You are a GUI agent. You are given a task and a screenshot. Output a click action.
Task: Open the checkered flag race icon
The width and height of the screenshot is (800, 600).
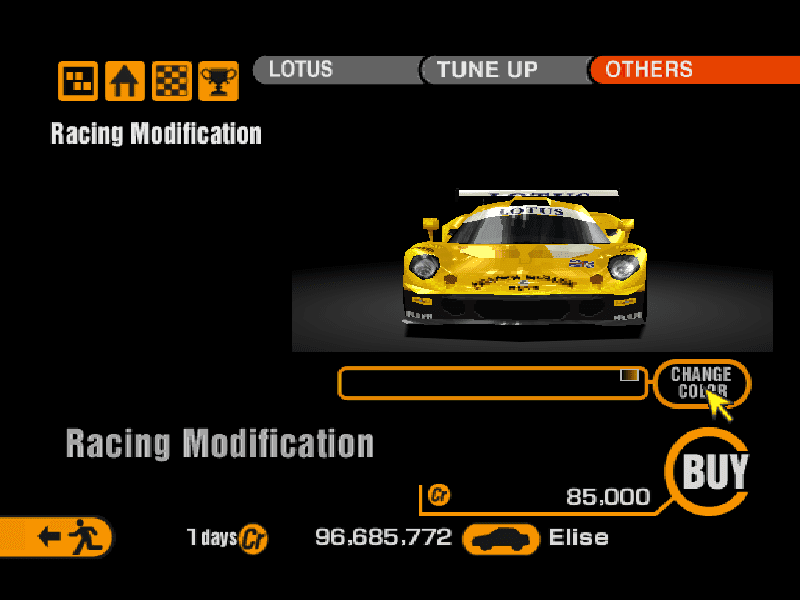(171, 81)
